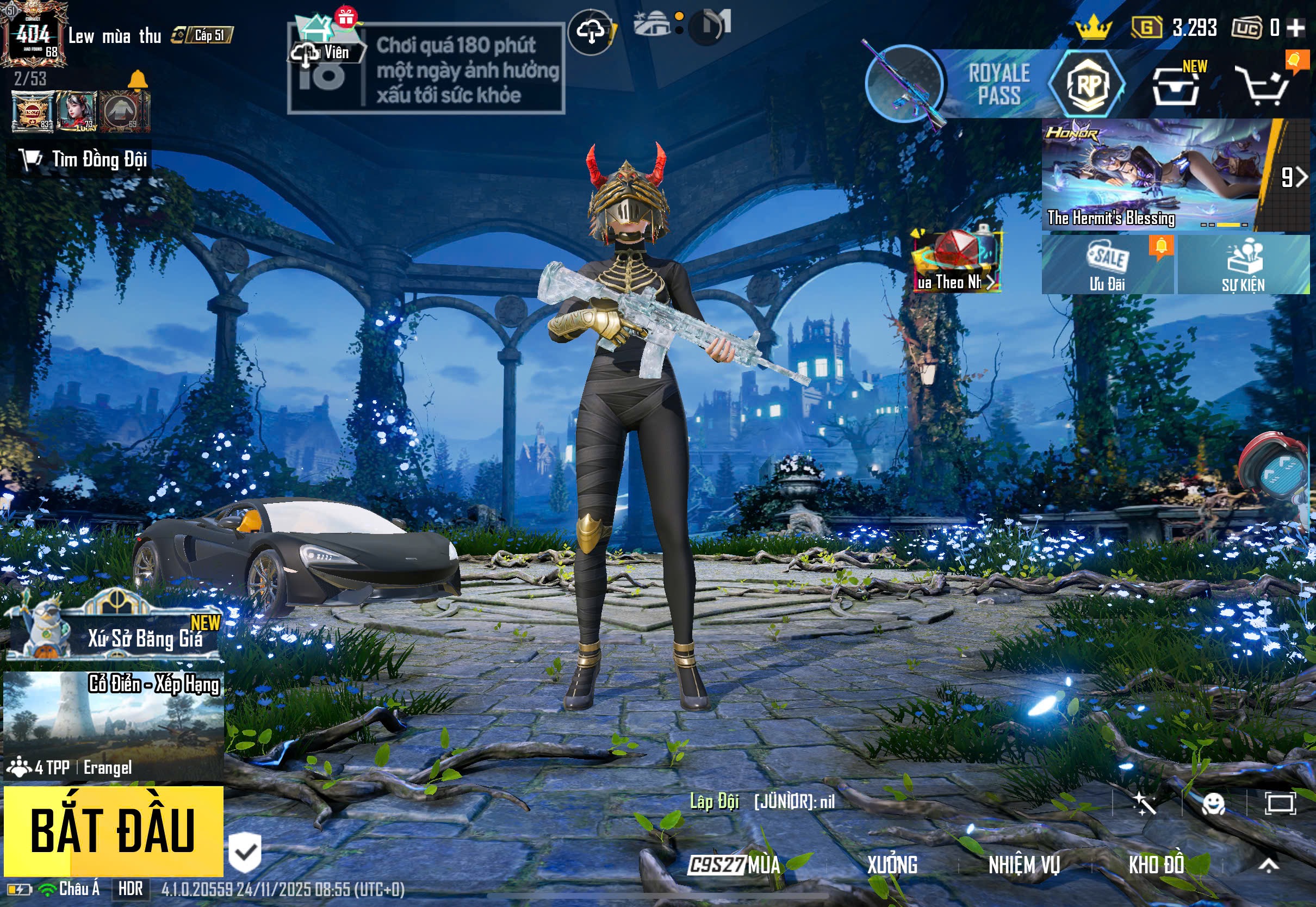Image resolution: width=1316 pixels, height=907 pixels.
Task: Open the player profile avatar Lew mùa thu
Action: [x=33, y=35]
